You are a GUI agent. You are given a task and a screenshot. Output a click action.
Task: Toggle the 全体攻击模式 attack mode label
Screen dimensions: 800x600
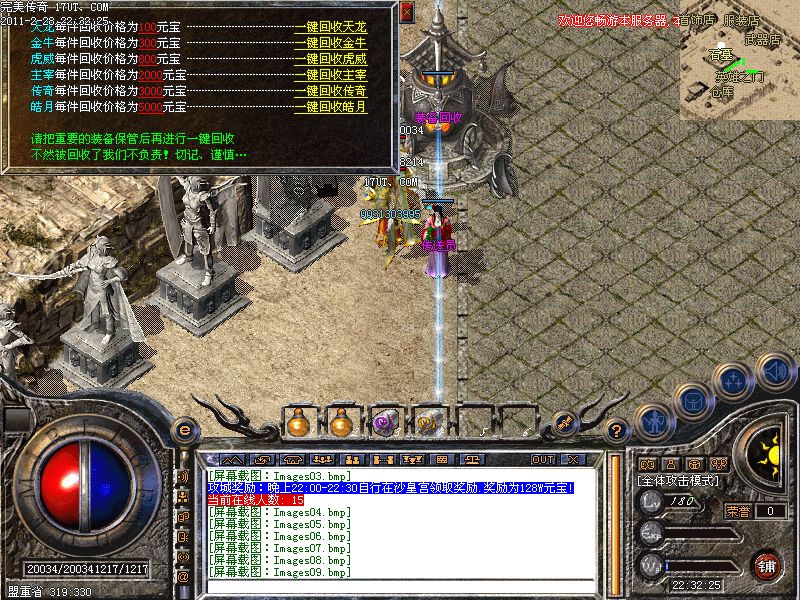point(678,482)
